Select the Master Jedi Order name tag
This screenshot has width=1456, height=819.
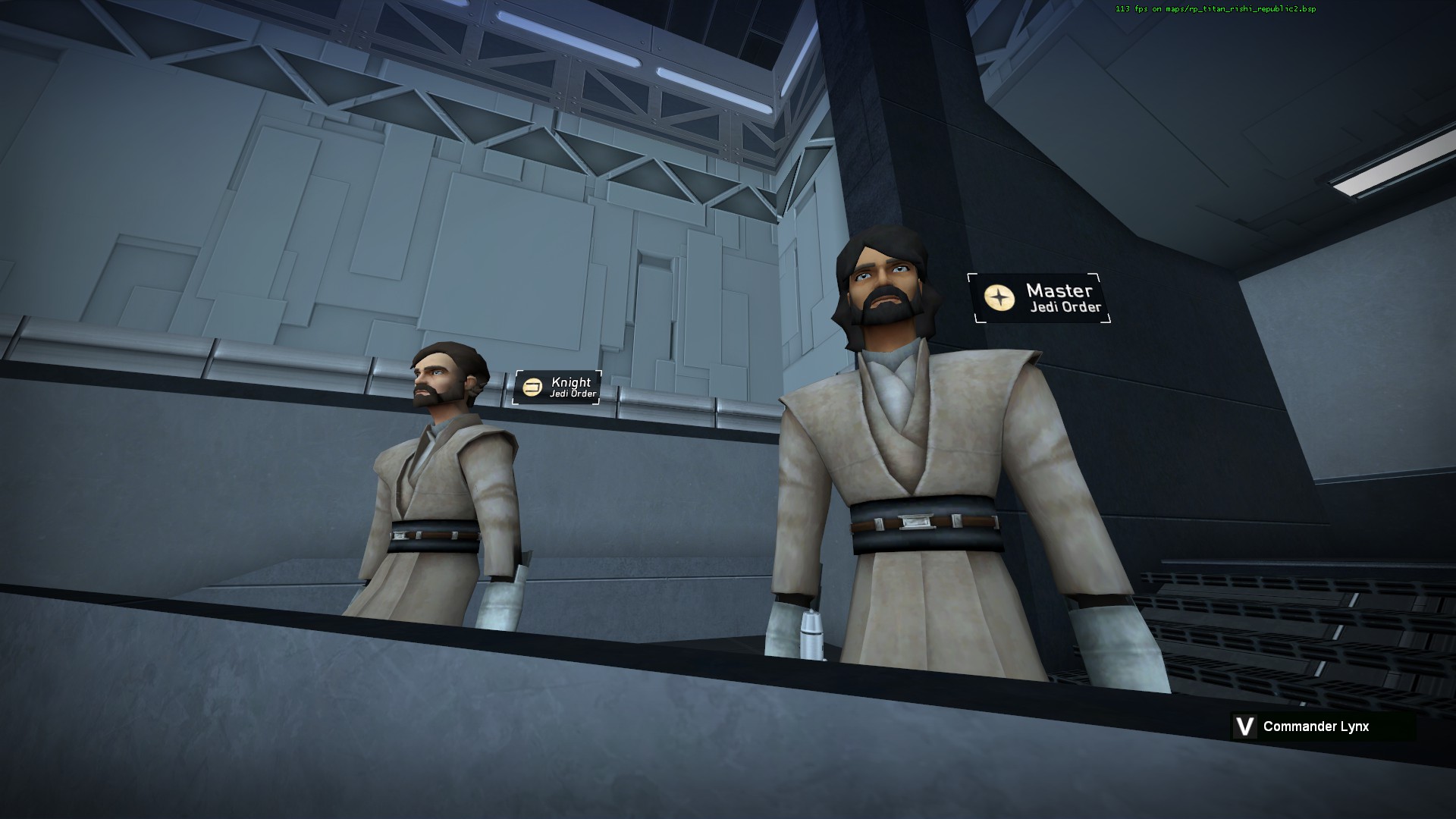pos(1040,298)
